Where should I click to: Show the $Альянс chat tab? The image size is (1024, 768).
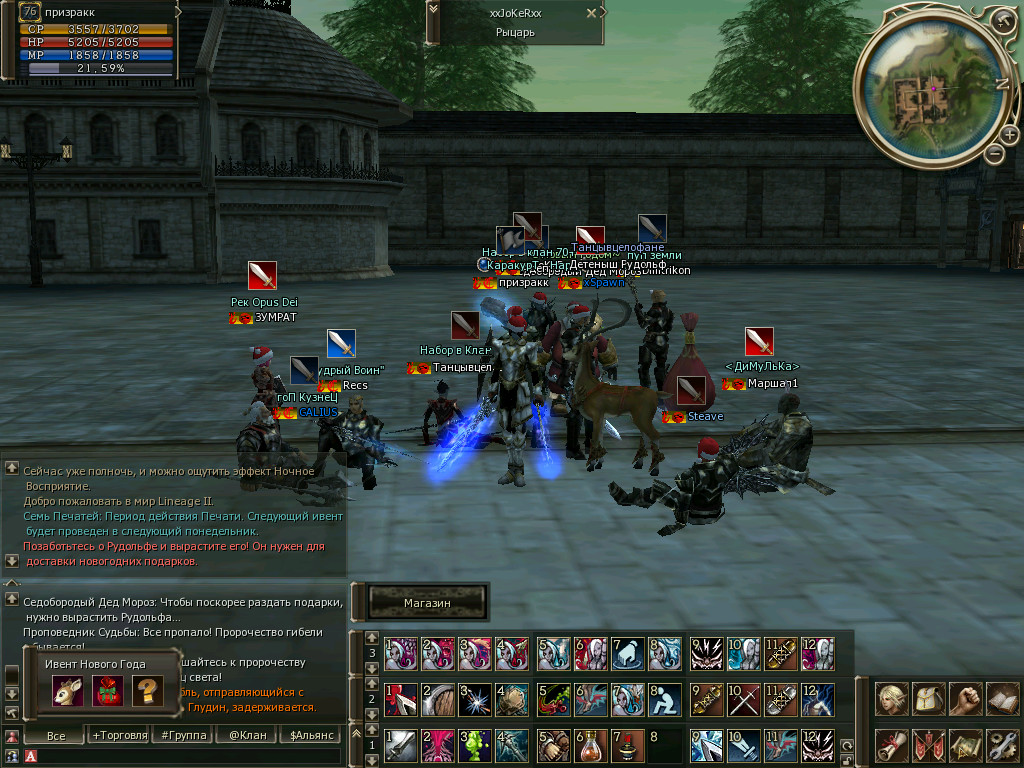click(308, 735)
